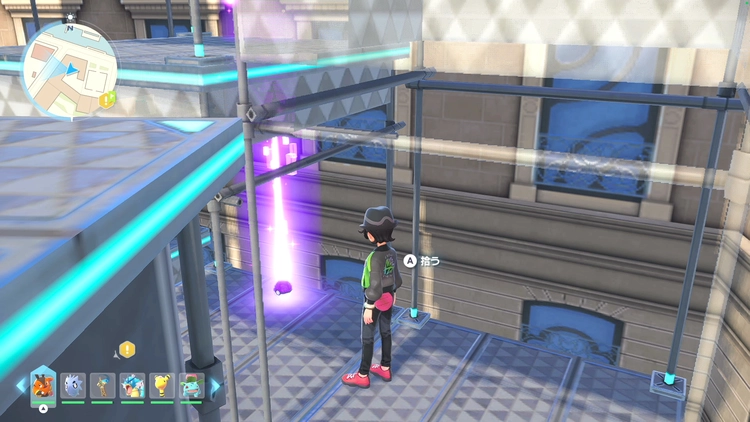Pick the third party slot with the tan lizard
This screenshot has width=750, height=422.
[x=101, y=386]
